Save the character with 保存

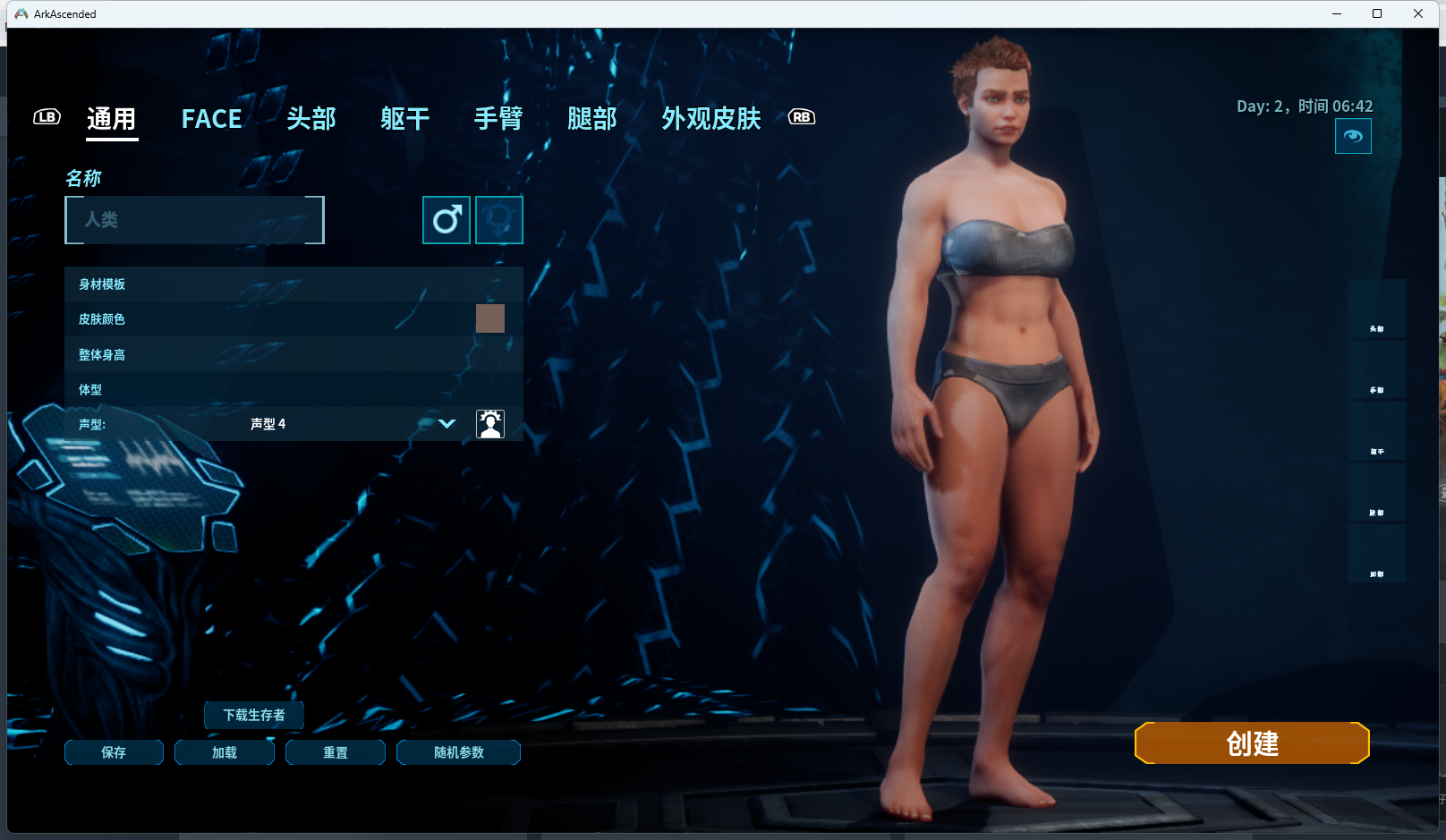pos(114,752)
